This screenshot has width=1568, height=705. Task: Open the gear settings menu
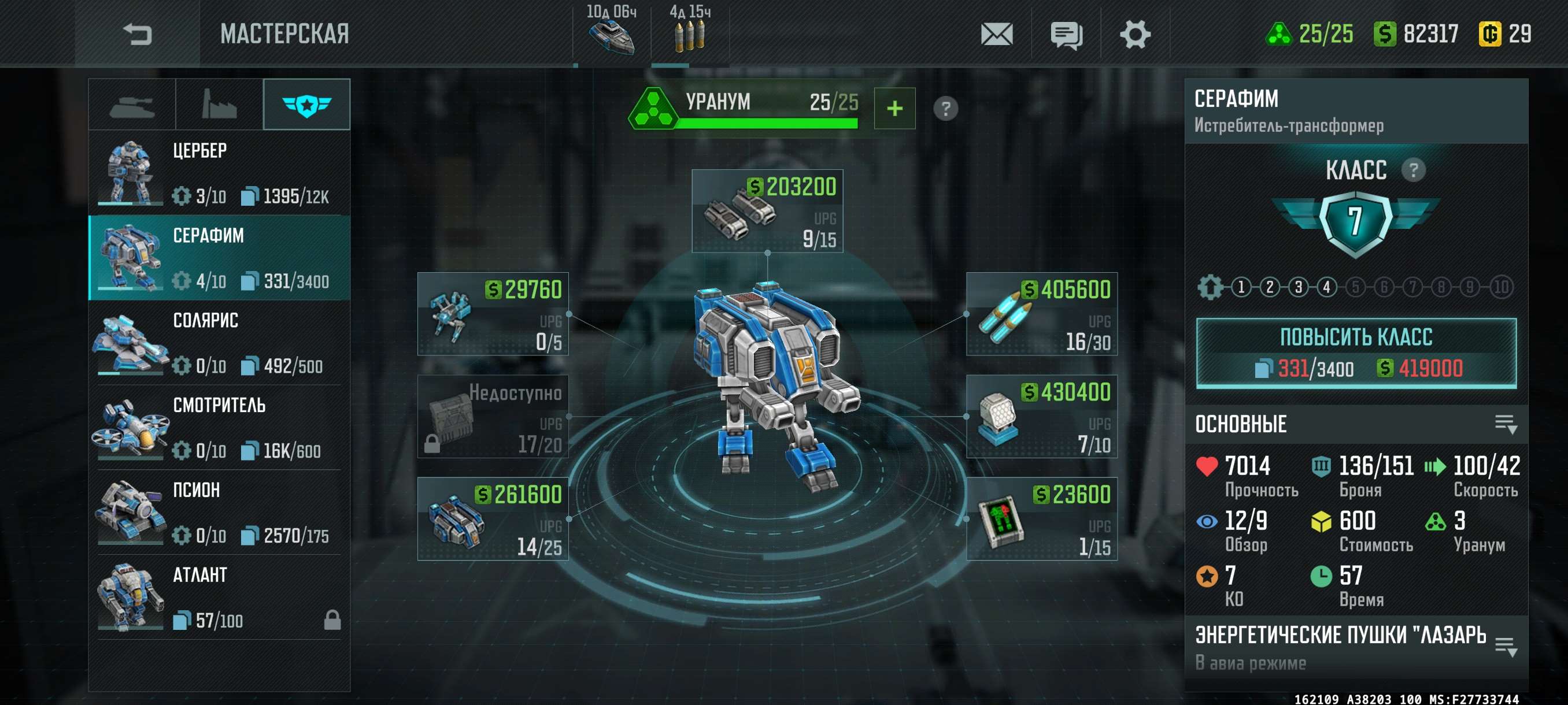(1134, 34)
